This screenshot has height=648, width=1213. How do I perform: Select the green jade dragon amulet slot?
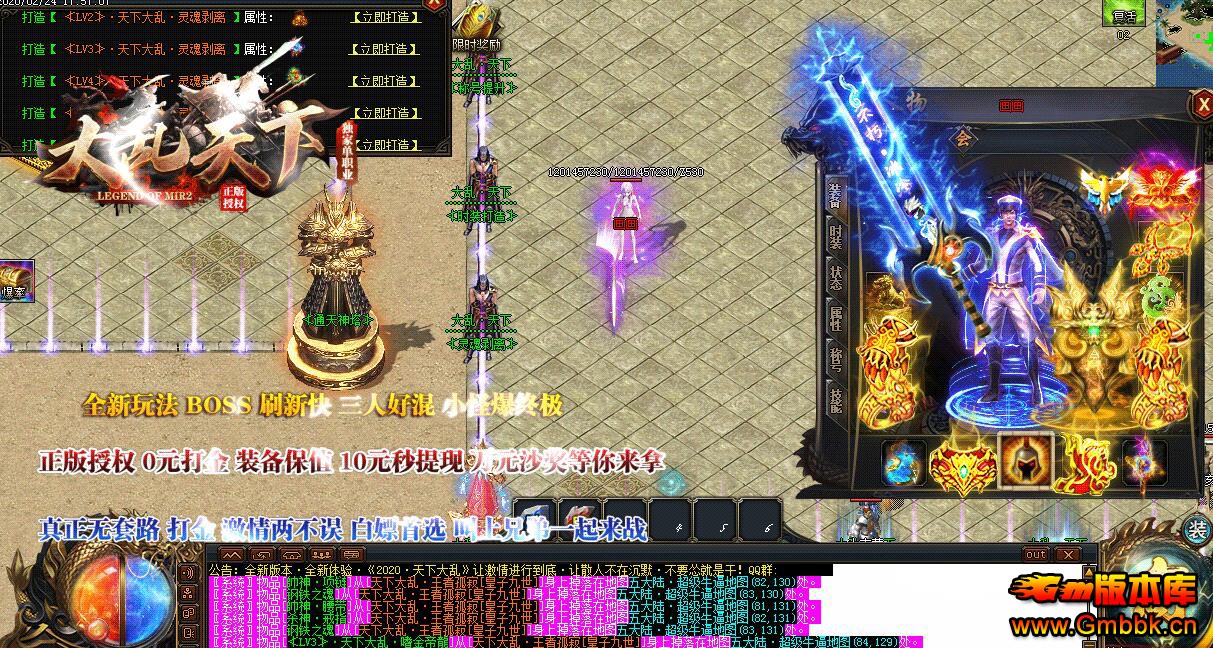click(1160, 293)
